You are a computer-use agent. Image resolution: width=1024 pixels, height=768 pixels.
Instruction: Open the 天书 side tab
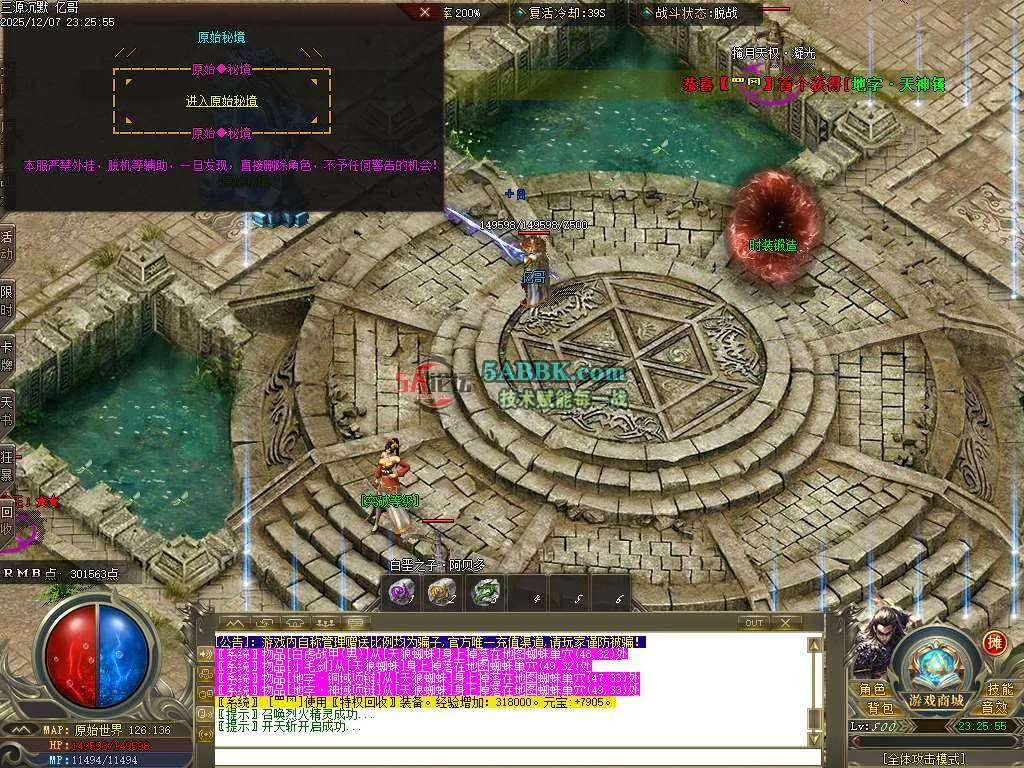7,410
